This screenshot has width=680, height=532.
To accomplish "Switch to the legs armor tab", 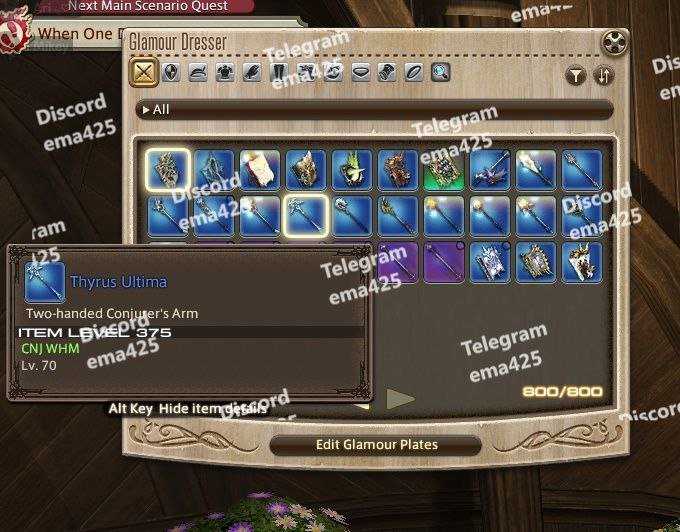I will click(x=279, y=73).
